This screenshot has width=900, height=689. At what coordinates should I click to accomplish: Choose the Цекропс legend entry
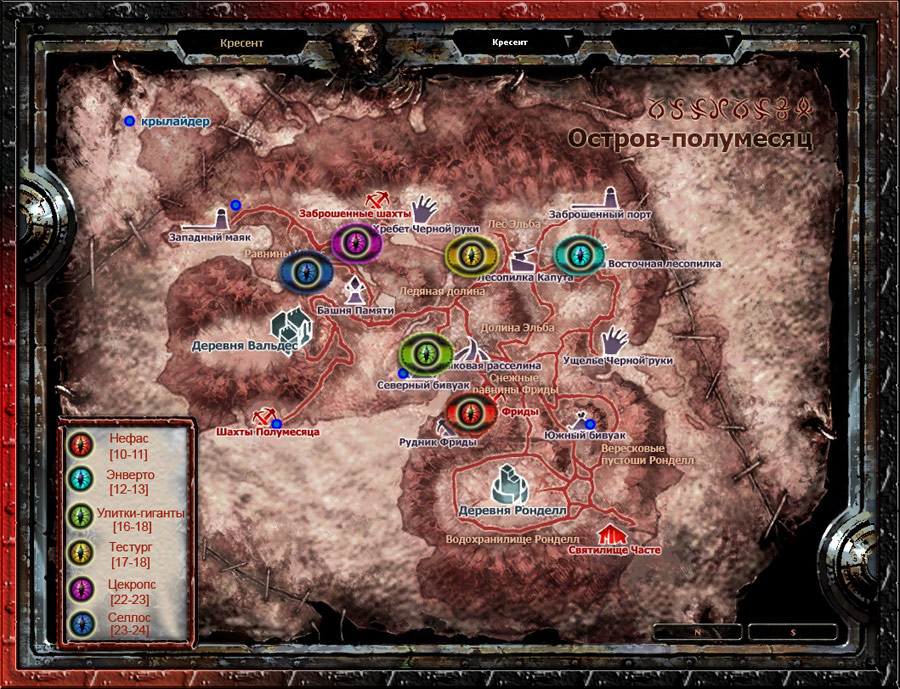pyautogui.click(x=126, y=589)
